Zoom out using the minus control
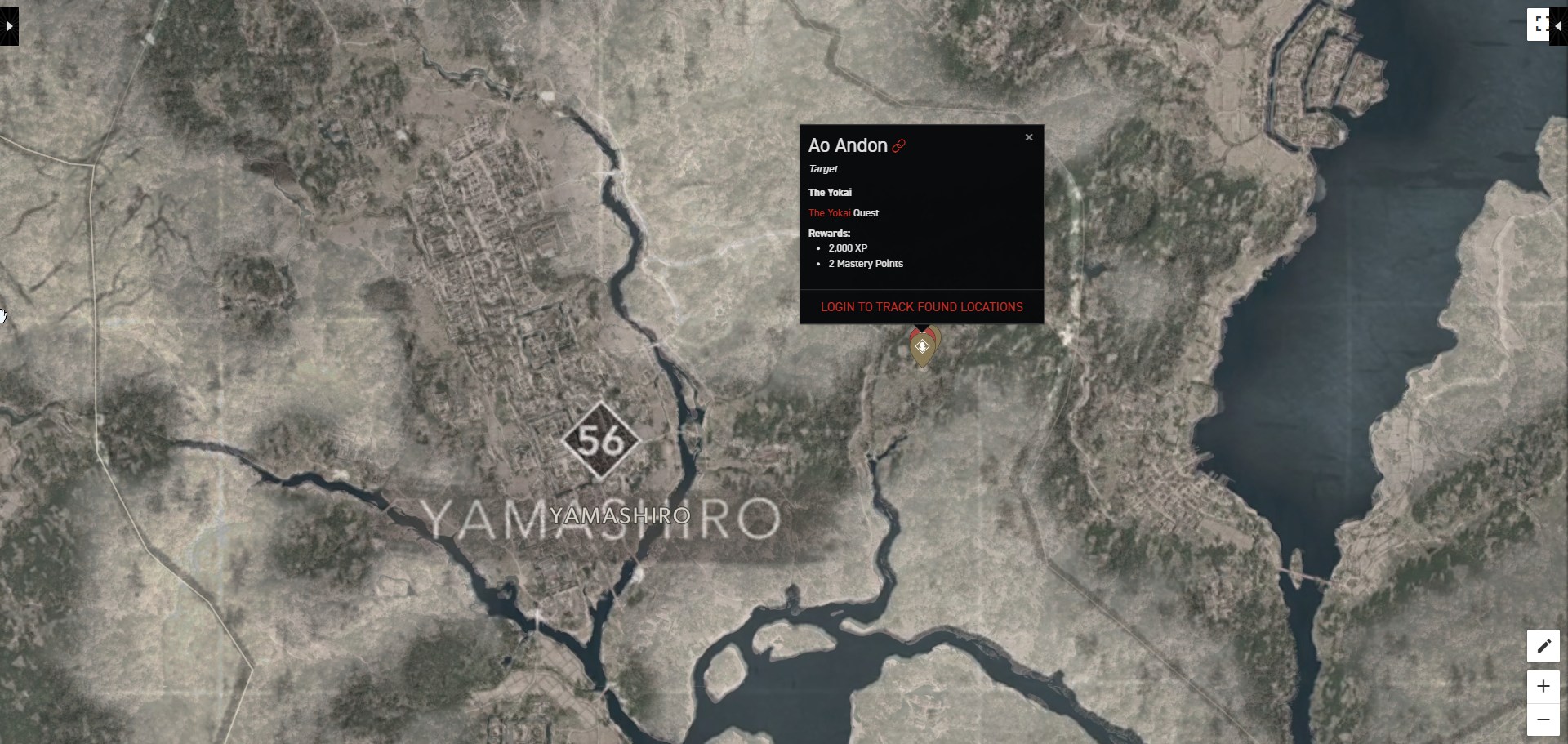This screenshot has height=744, width=1568. (1543, 719)
